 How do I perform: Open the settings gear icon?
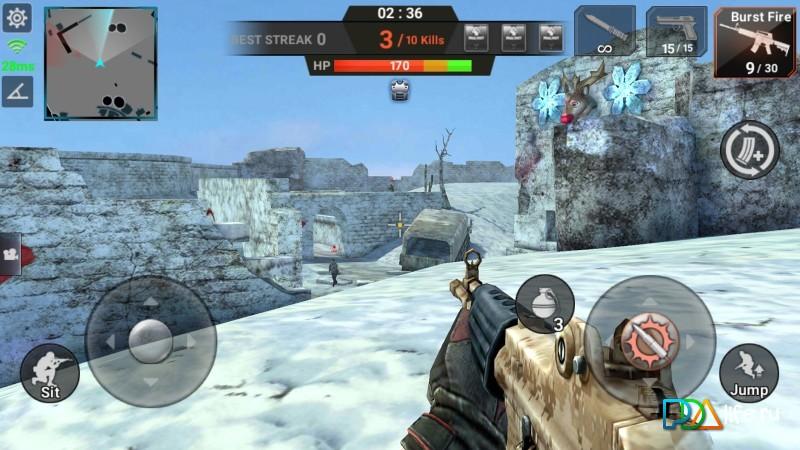coord(18,17)
